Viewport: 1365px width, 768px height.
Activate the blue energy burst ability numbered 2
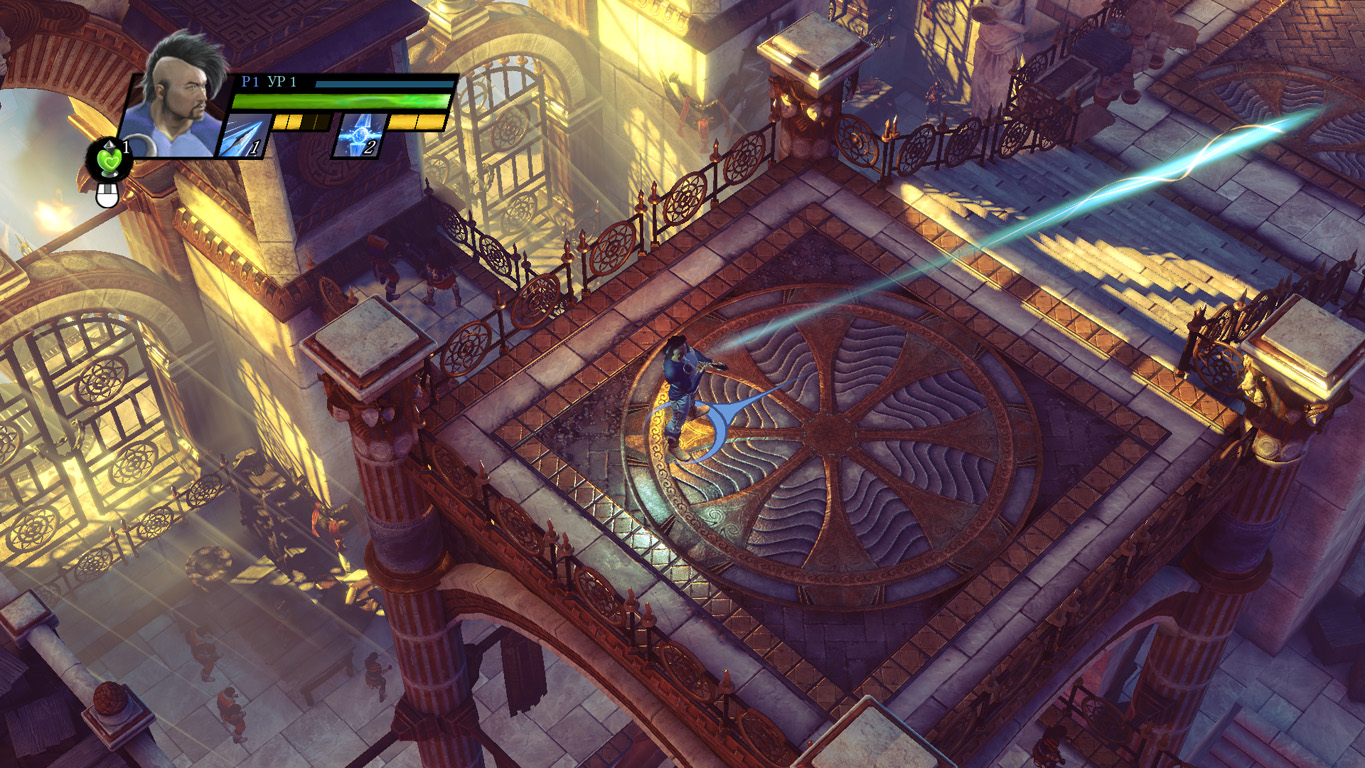click(359, 135)
